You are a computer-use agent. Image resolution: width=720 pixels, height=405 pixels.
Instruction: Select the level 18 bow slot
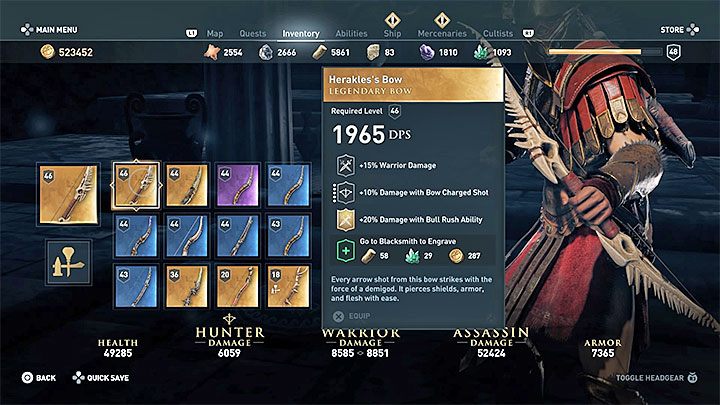click(287, 287)
